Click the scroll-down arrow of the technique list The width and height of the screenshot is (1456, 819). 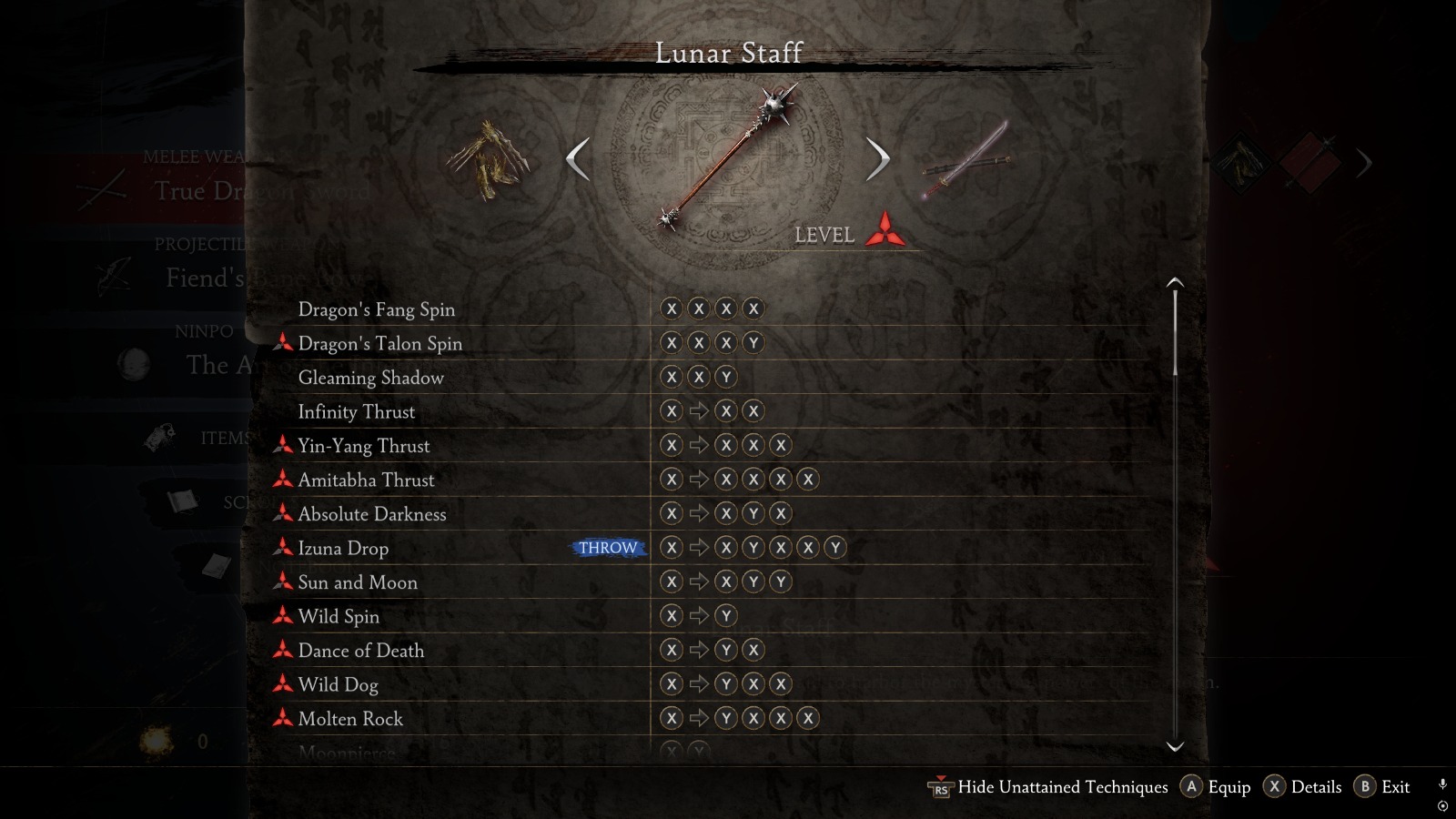1175,746
